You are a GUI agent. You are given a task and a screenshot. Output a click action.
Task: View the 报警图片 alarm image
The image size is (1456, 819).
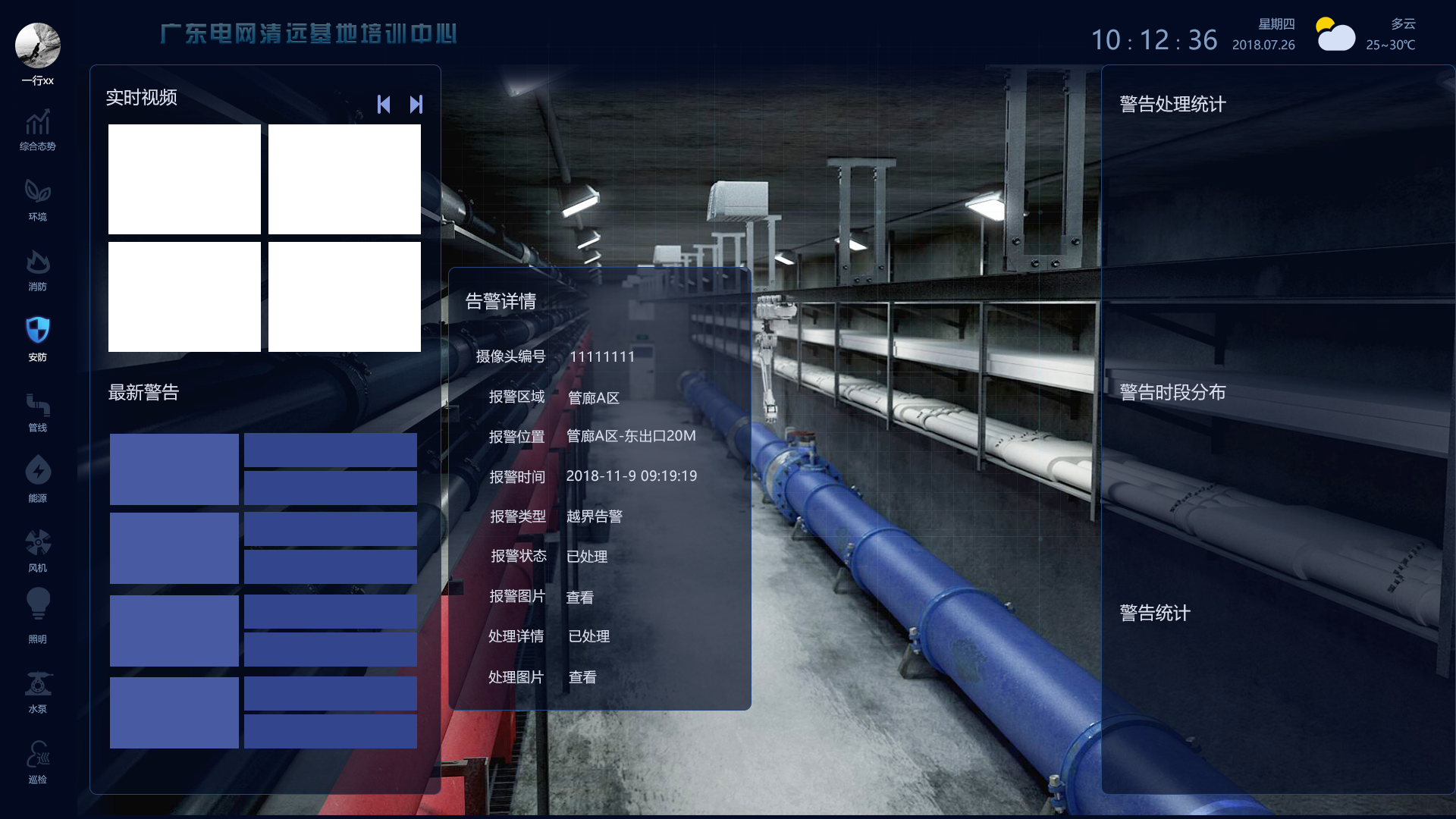tap(579, 597)
